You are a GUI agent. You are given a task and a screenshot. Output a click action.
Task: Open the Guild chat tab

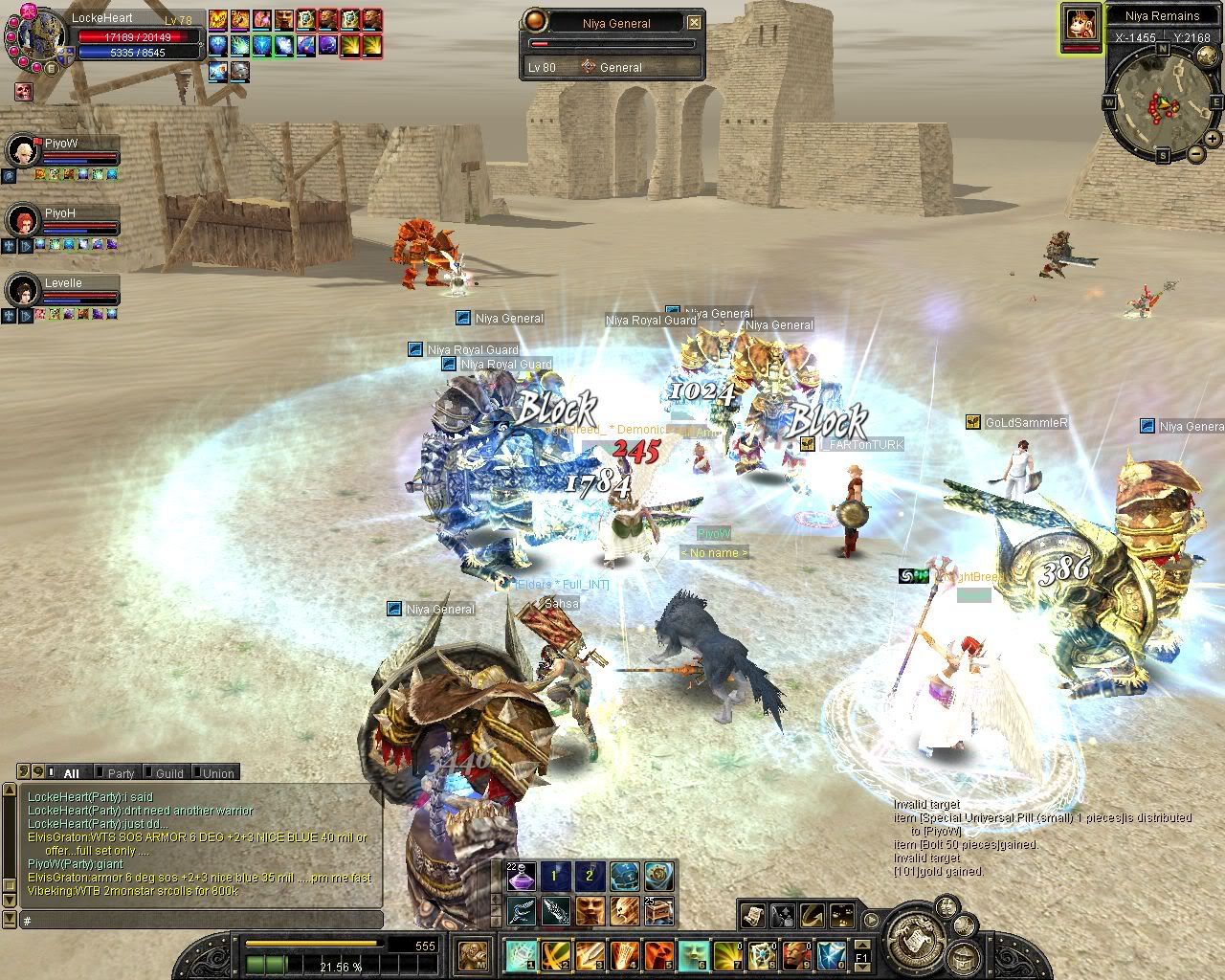point(168,773)
